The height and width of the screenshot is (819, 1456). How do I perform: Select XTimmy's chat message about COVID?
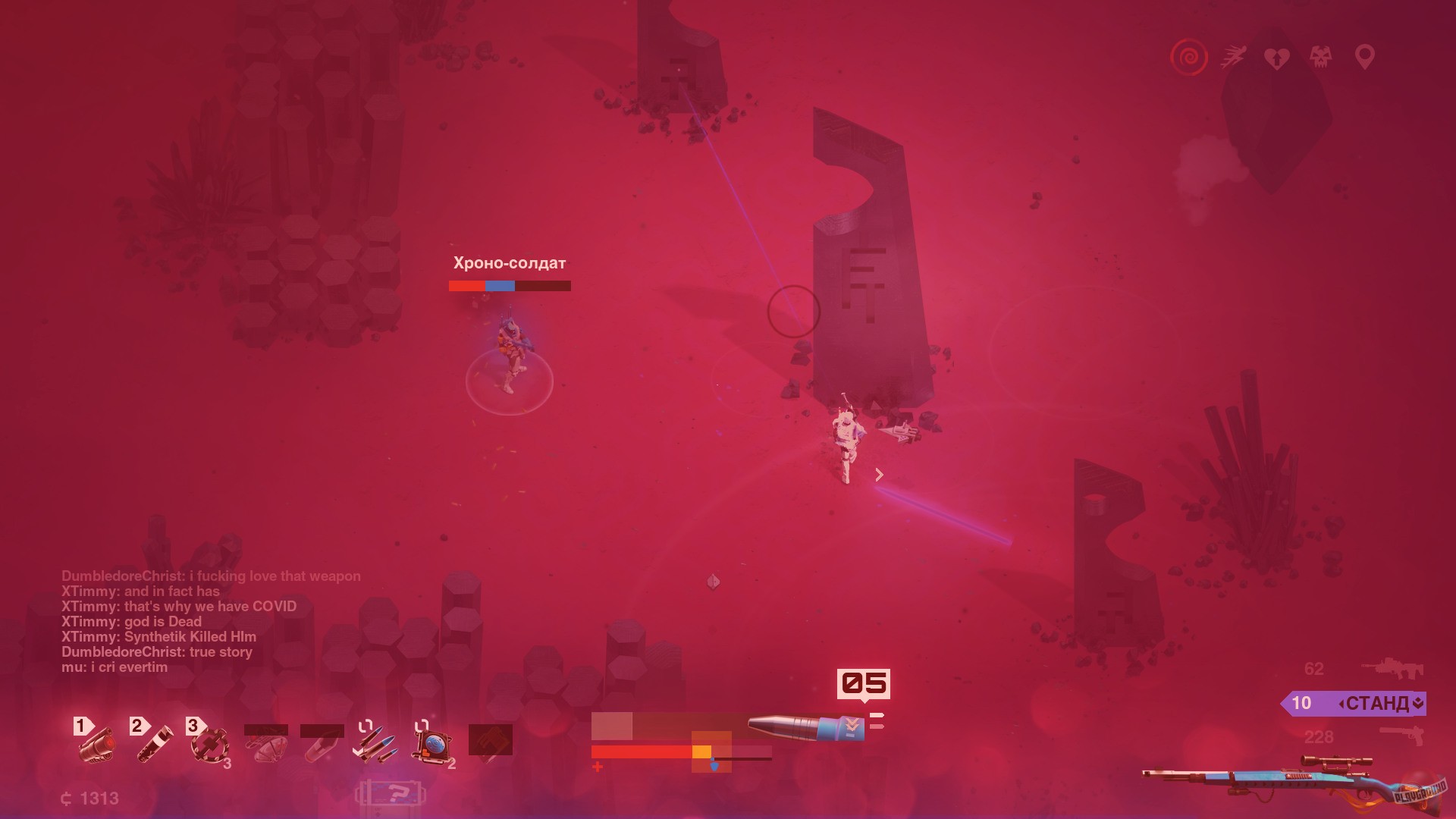(180, 606)
